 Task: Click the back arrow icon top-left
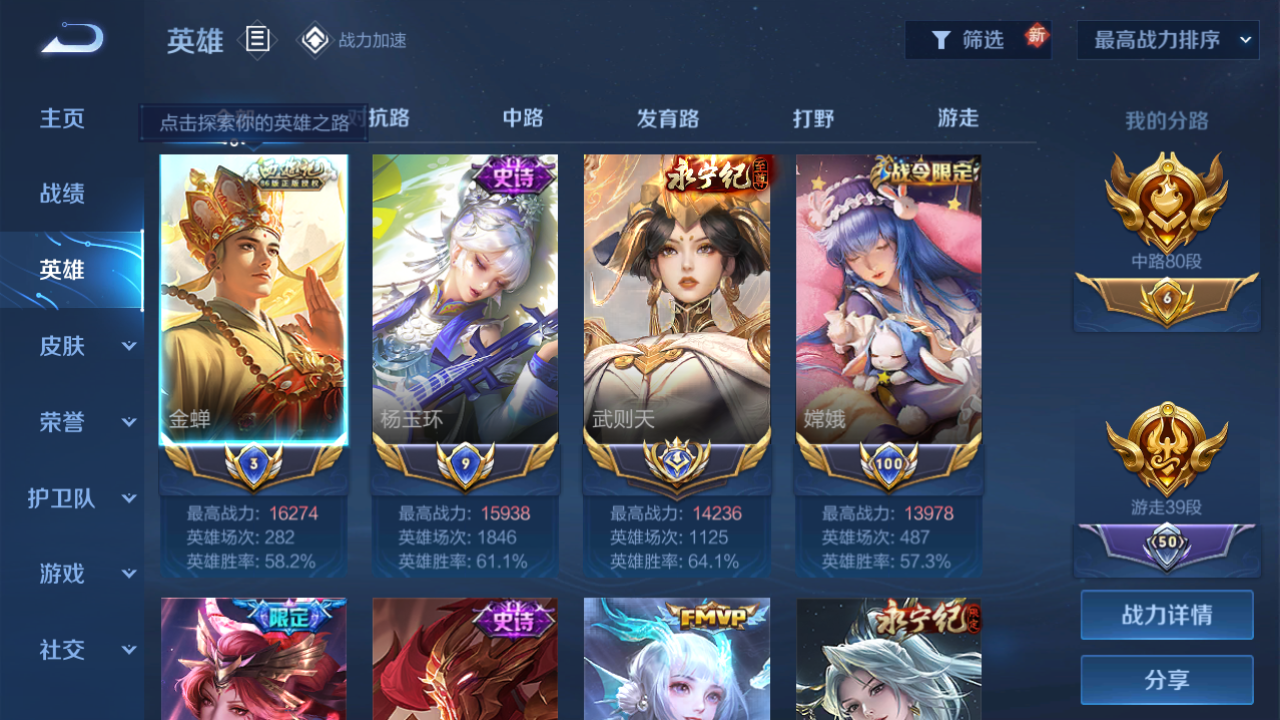tap(68, 38)
